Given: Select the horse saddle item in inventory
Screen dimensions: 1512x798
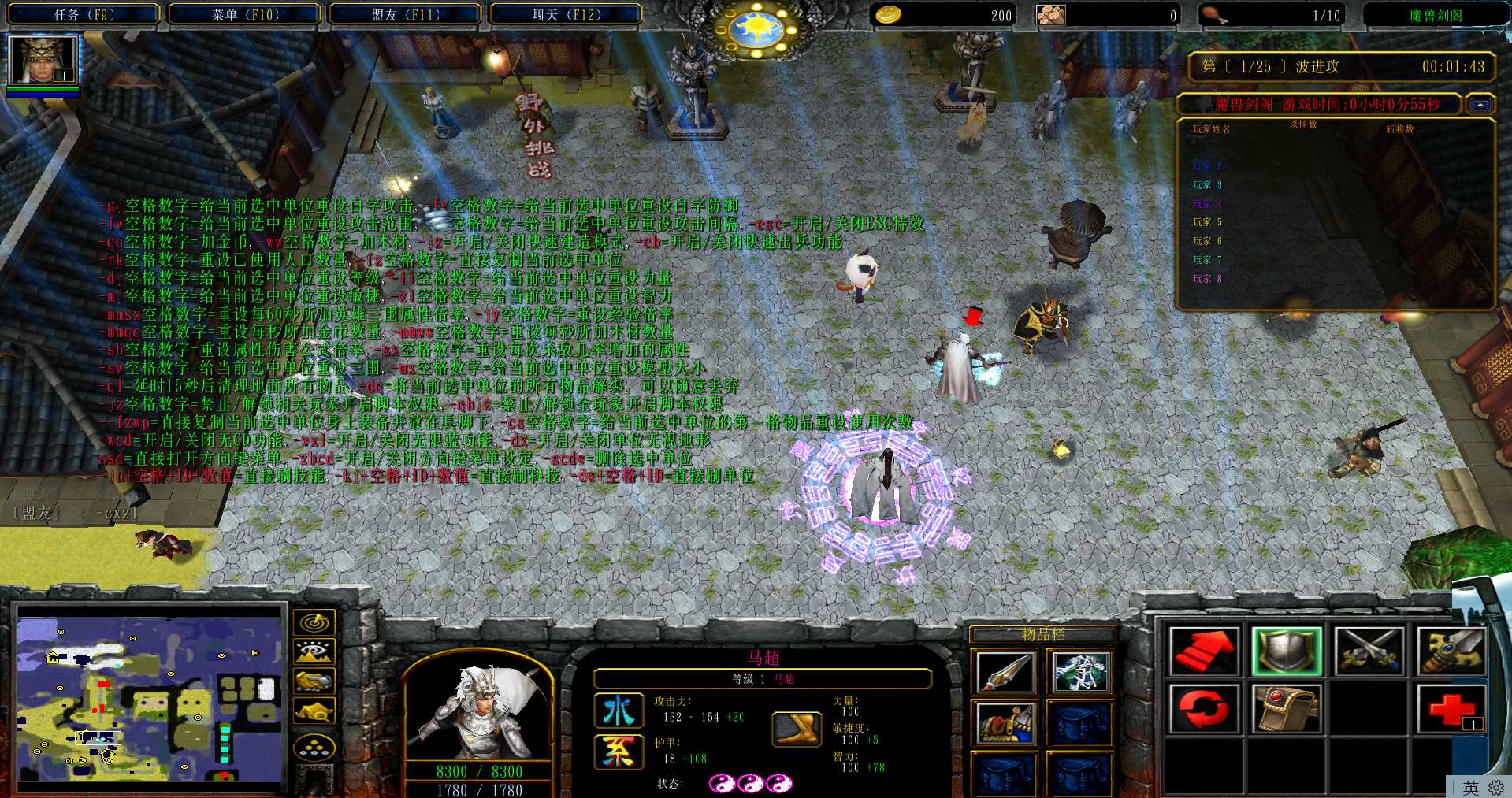Looking at the screenshot, I should pos(1004,723).
